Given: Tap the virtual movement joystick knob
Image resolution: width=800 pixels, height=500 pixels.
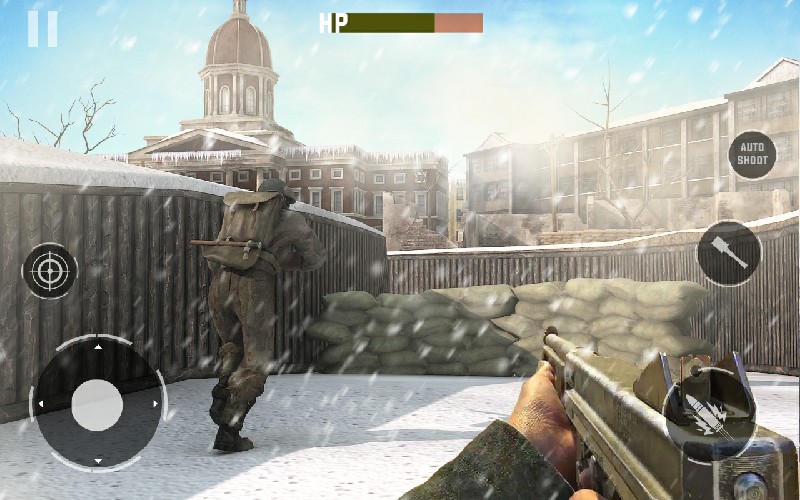Looking at the screenshot, I should [x=98, y=405].
